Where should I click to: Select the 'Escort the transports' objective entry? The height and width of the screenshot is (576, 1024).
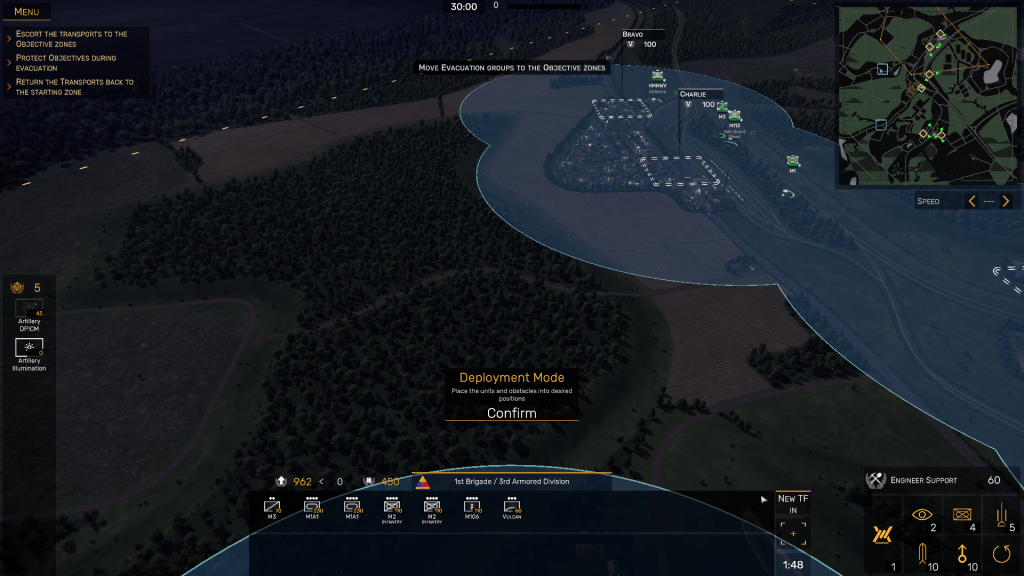(72, 39)
